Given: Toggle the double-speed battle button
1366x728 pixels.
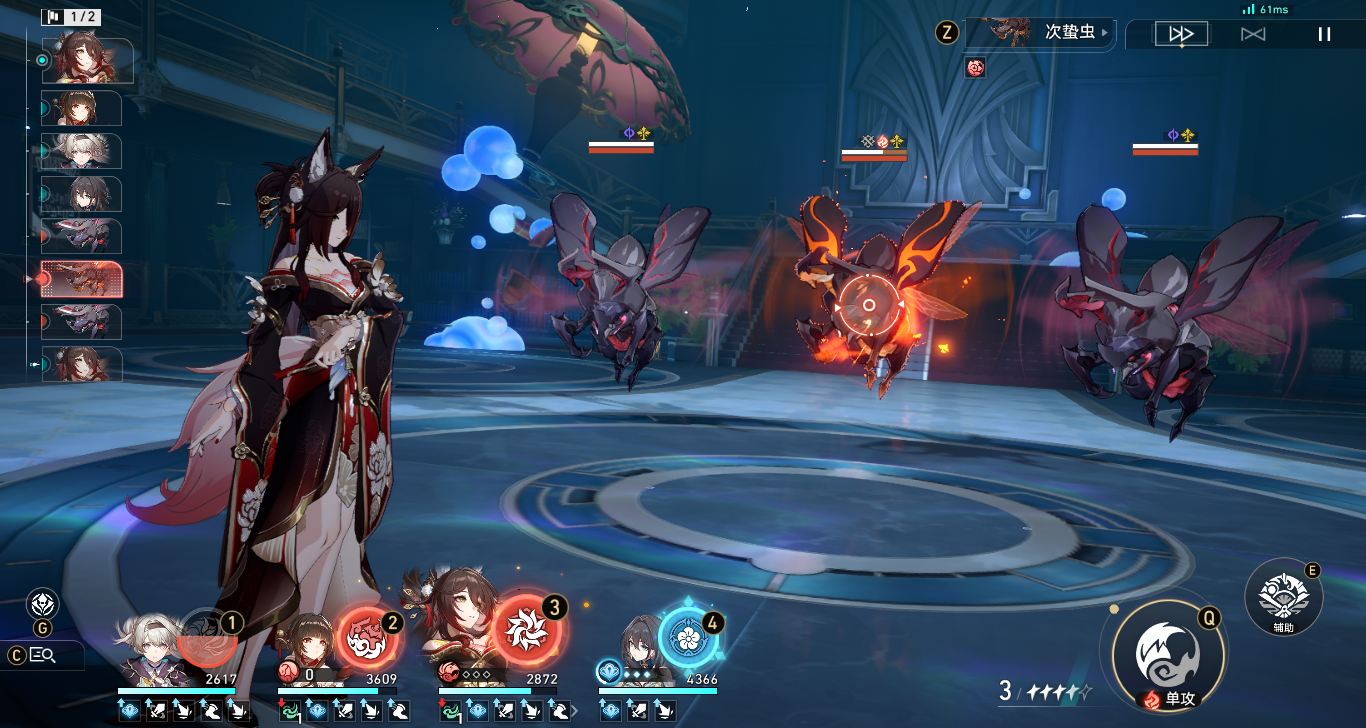Looking at the screenshot, I should tap(1181, 34).
